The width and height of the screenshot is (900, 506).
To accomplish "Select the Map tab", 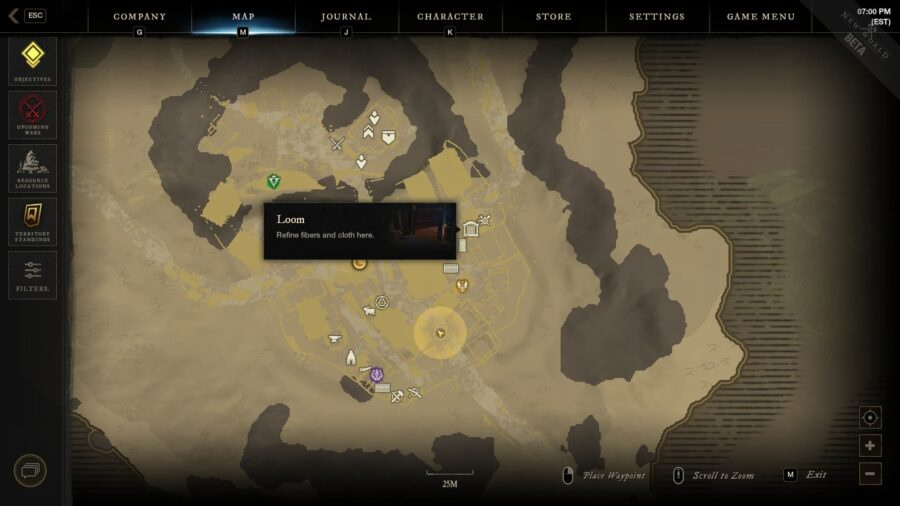I will tap(243, 17).
